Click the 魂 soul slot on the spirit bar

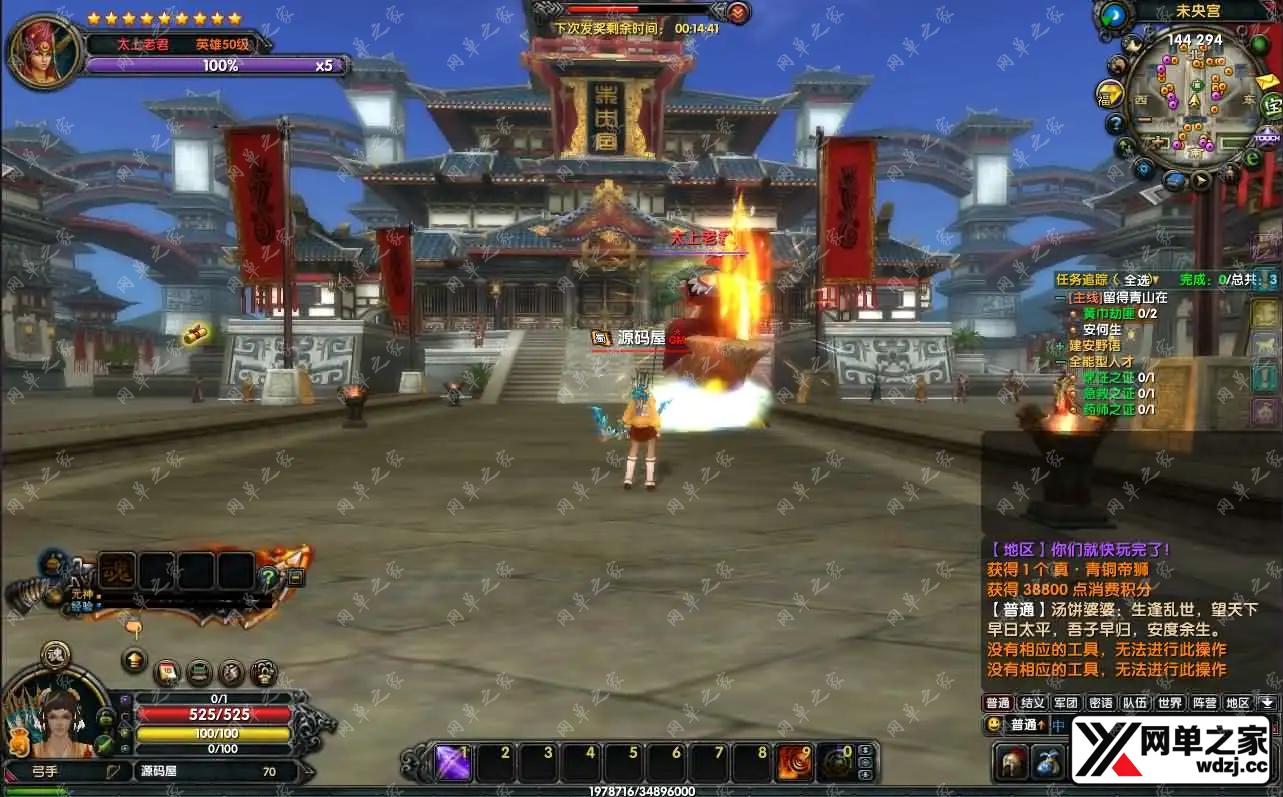117,571
